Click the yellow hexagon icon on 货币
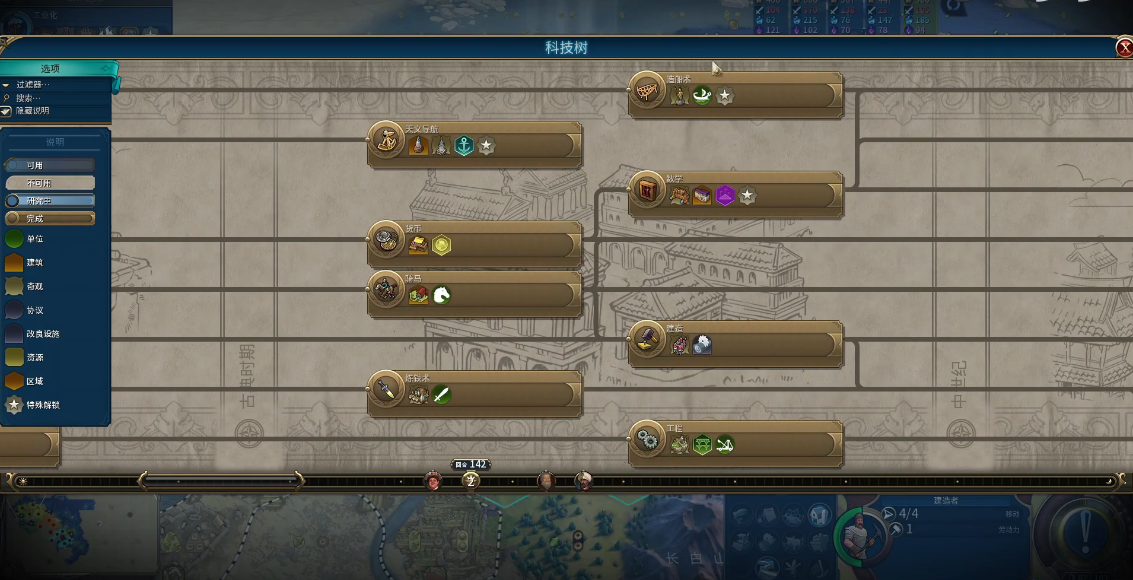This screenshot has height=580, width=1133. click(441, 245)
